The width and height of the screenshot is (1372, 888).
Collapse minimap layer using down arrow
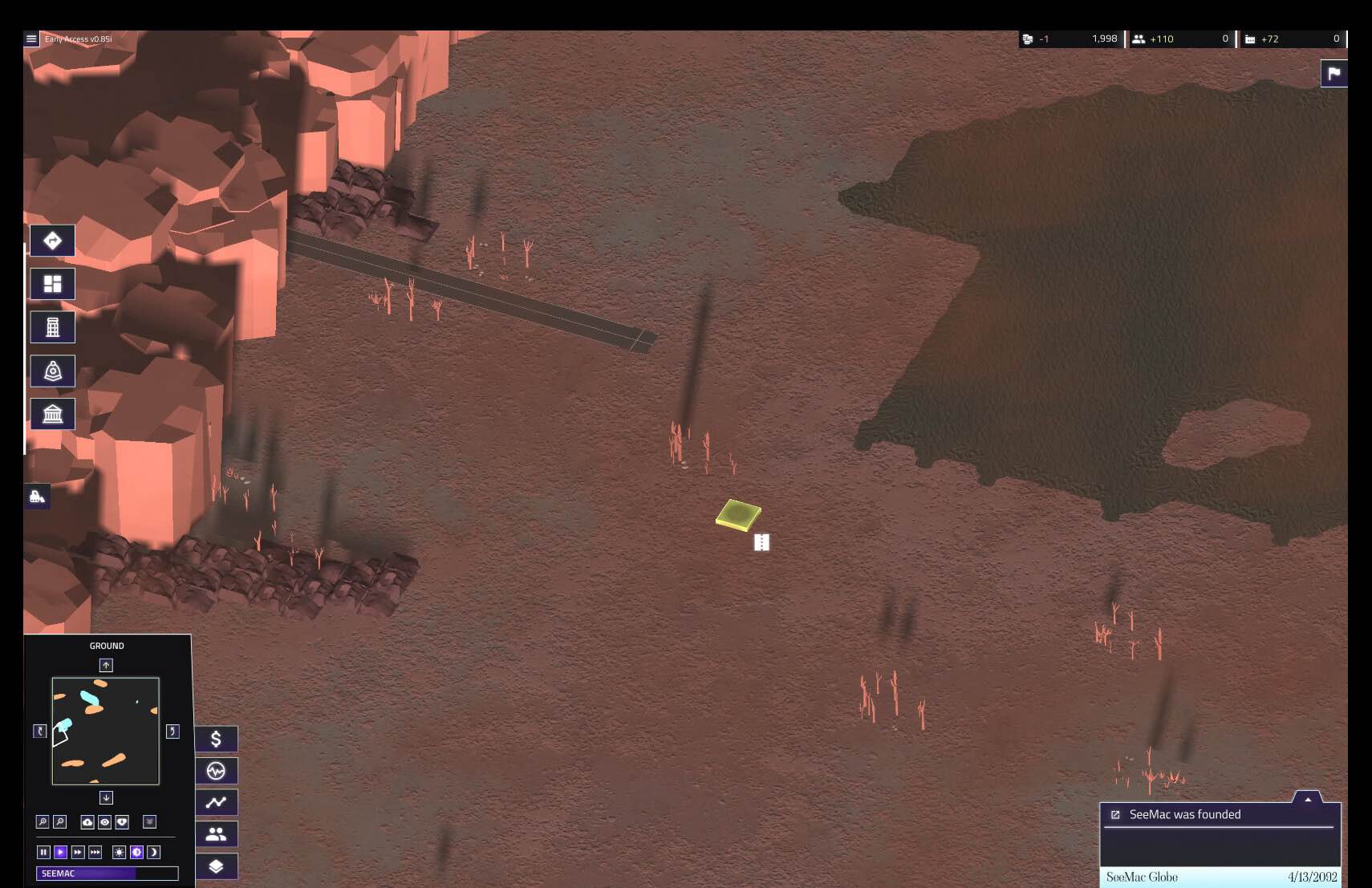pyautogui.click(x=106, y=797)
